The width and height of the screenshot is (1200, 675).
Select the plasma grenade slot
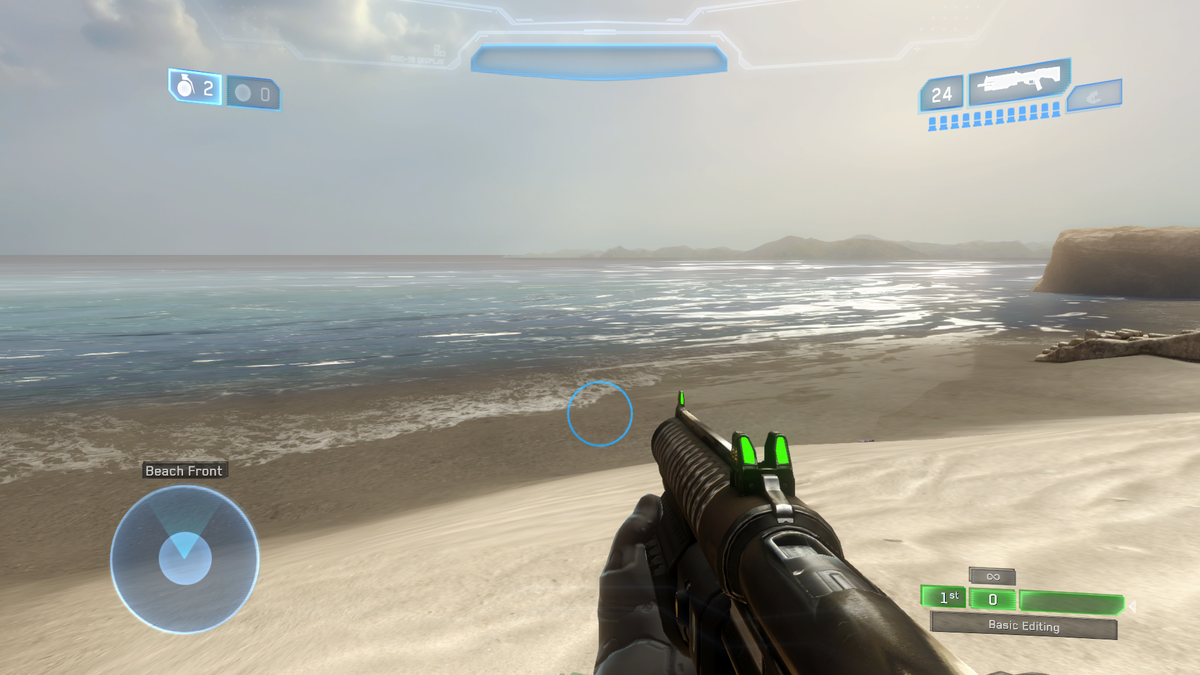[x=253, y=94]
